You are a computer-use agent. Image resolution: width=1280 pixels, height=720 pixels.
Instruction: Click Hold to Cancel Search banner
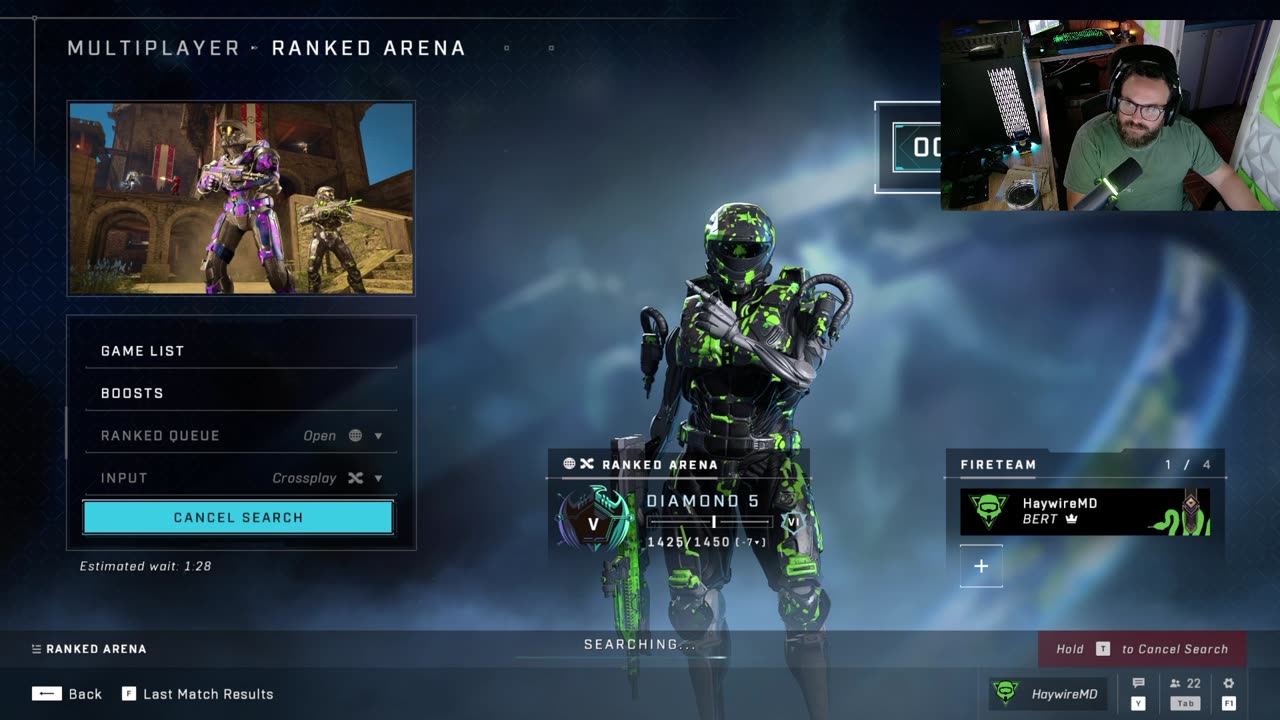pos(1141,649)
